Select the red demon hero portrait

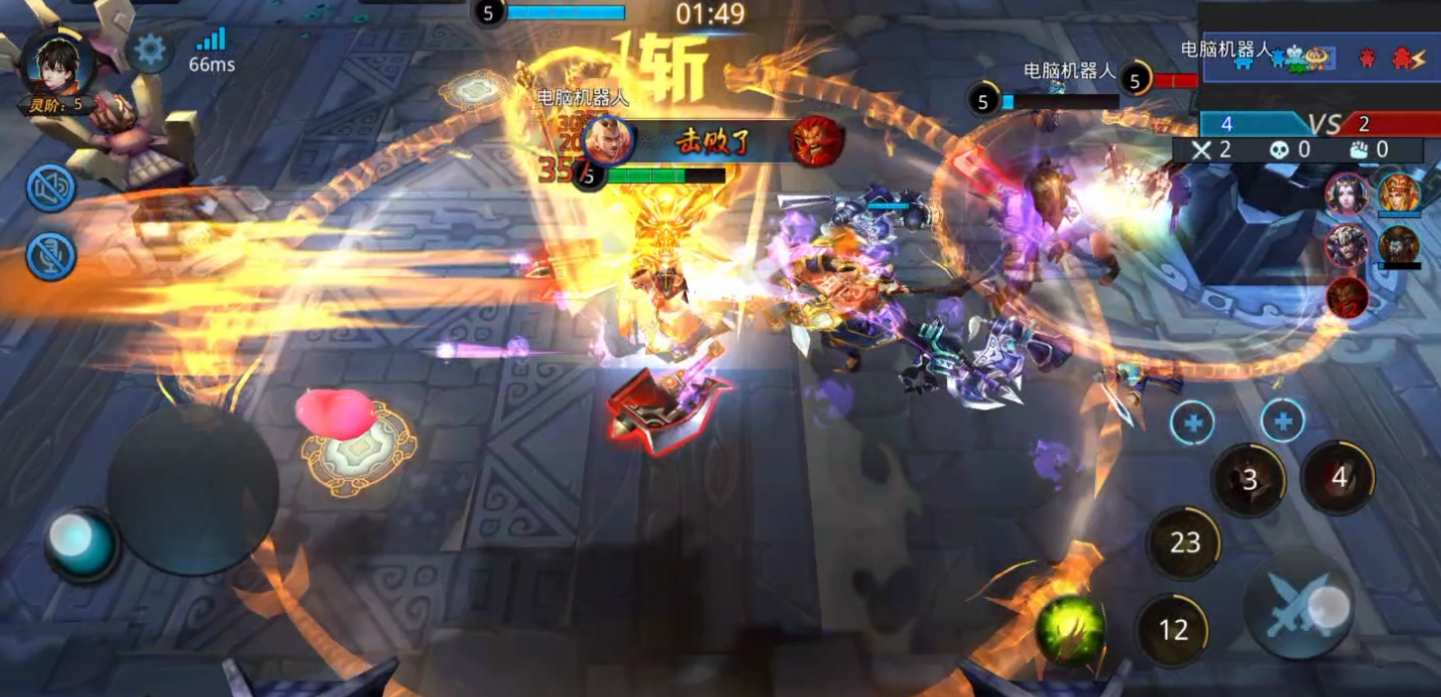1347,297
